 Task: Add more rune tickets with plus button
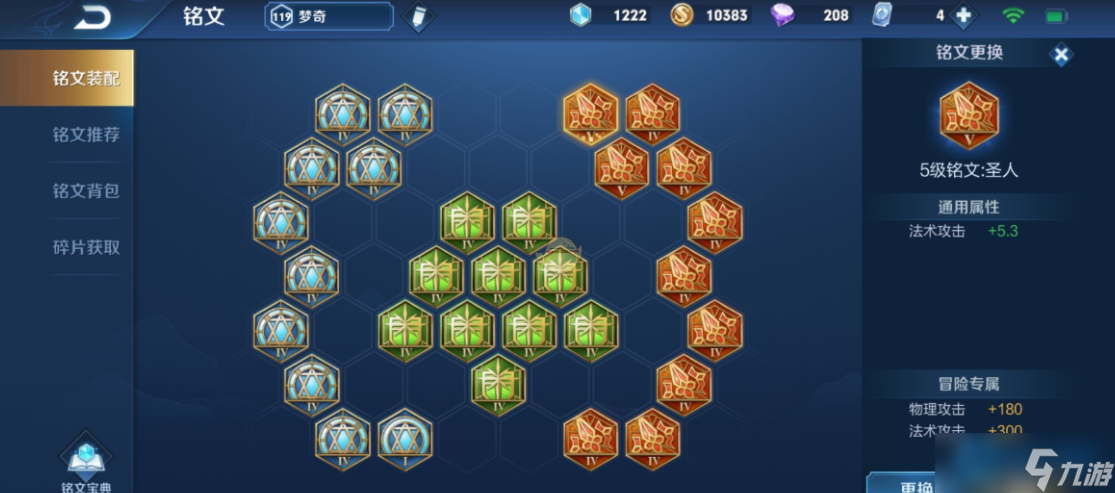(963, 16)
